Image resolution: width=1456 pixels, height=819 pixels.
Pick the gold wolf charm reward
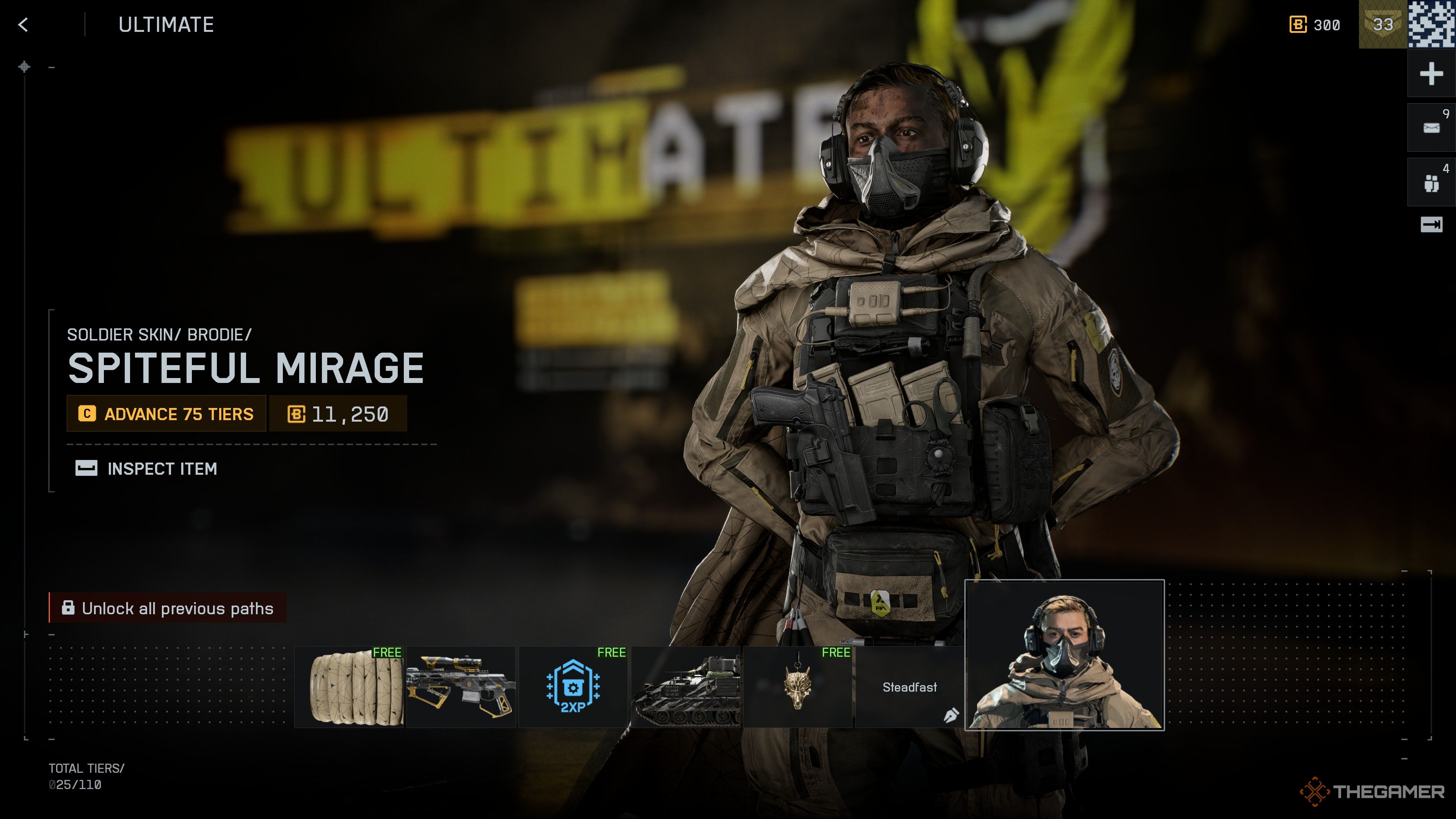tap(797, 687)
